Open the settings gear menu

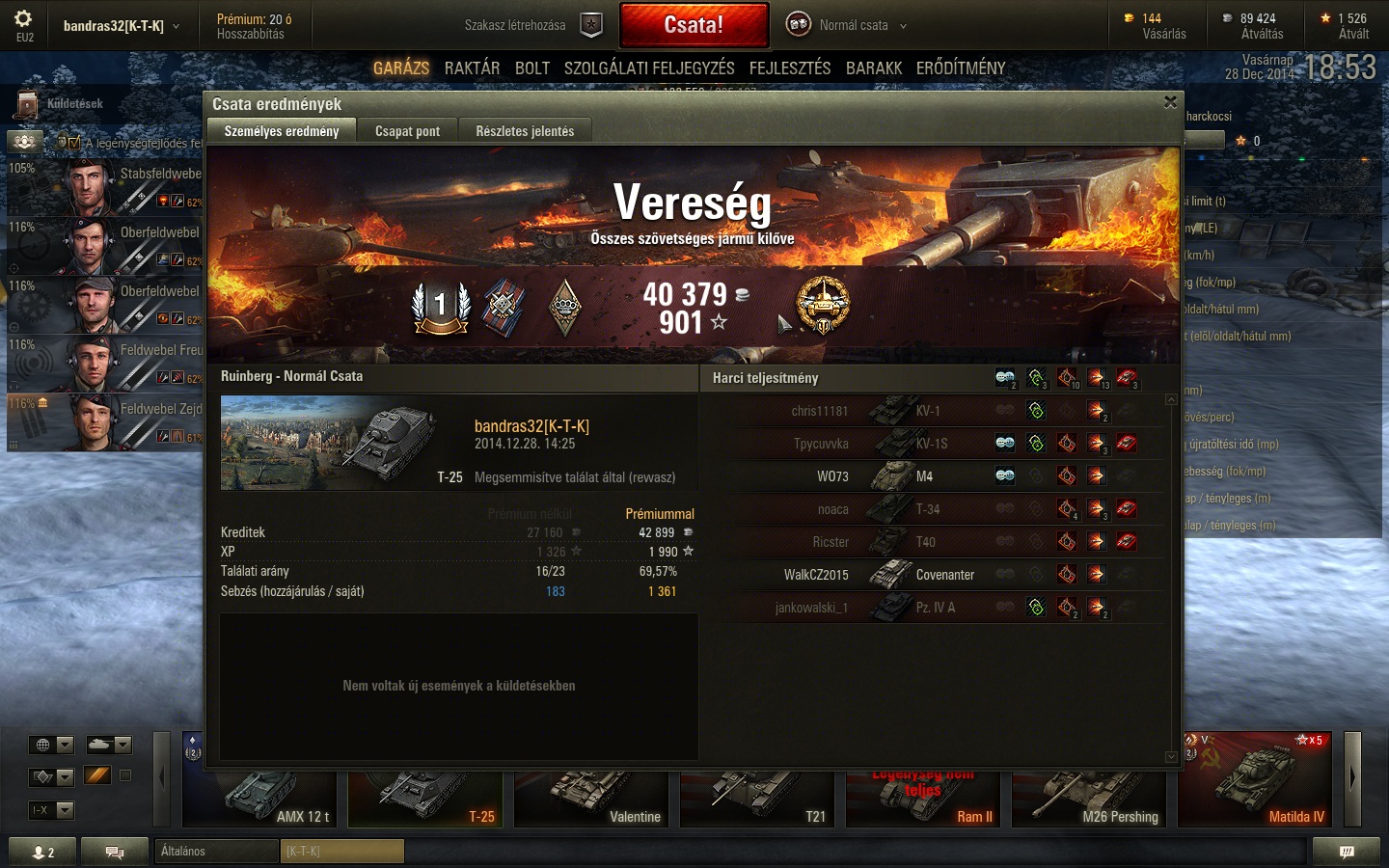coord(24,19)
